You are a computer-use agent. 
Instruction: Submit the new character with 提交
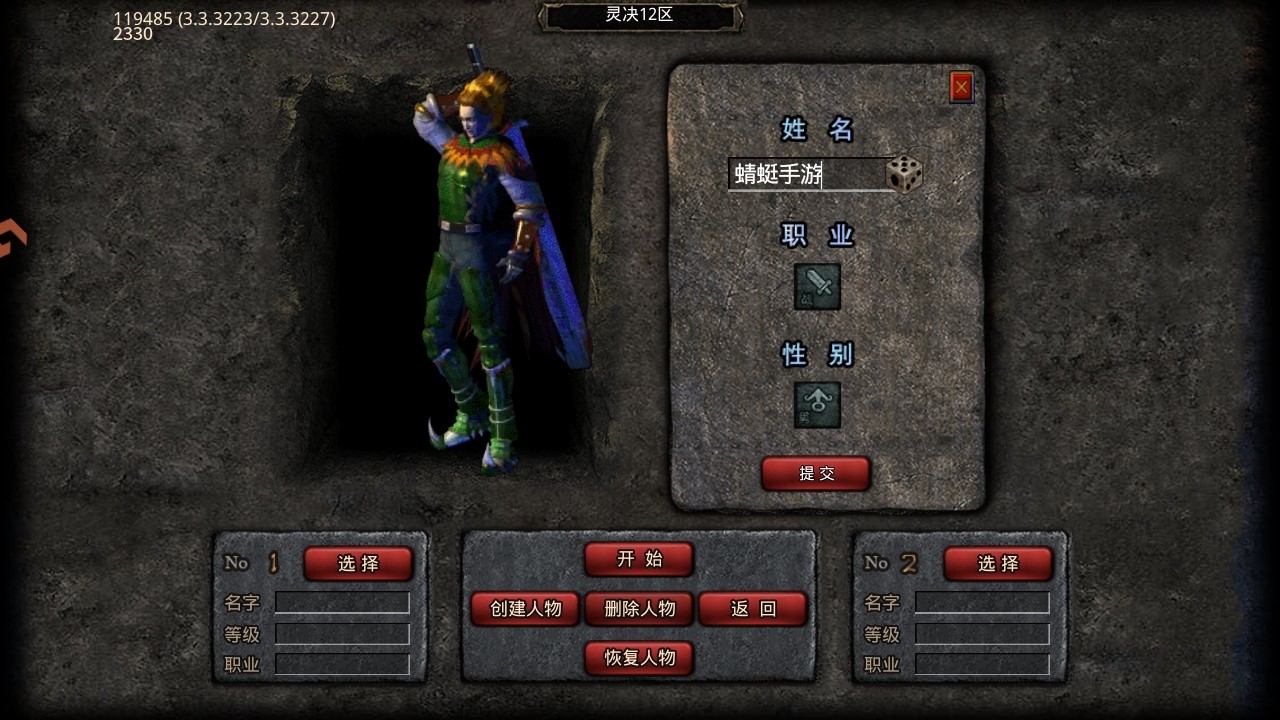816,474
